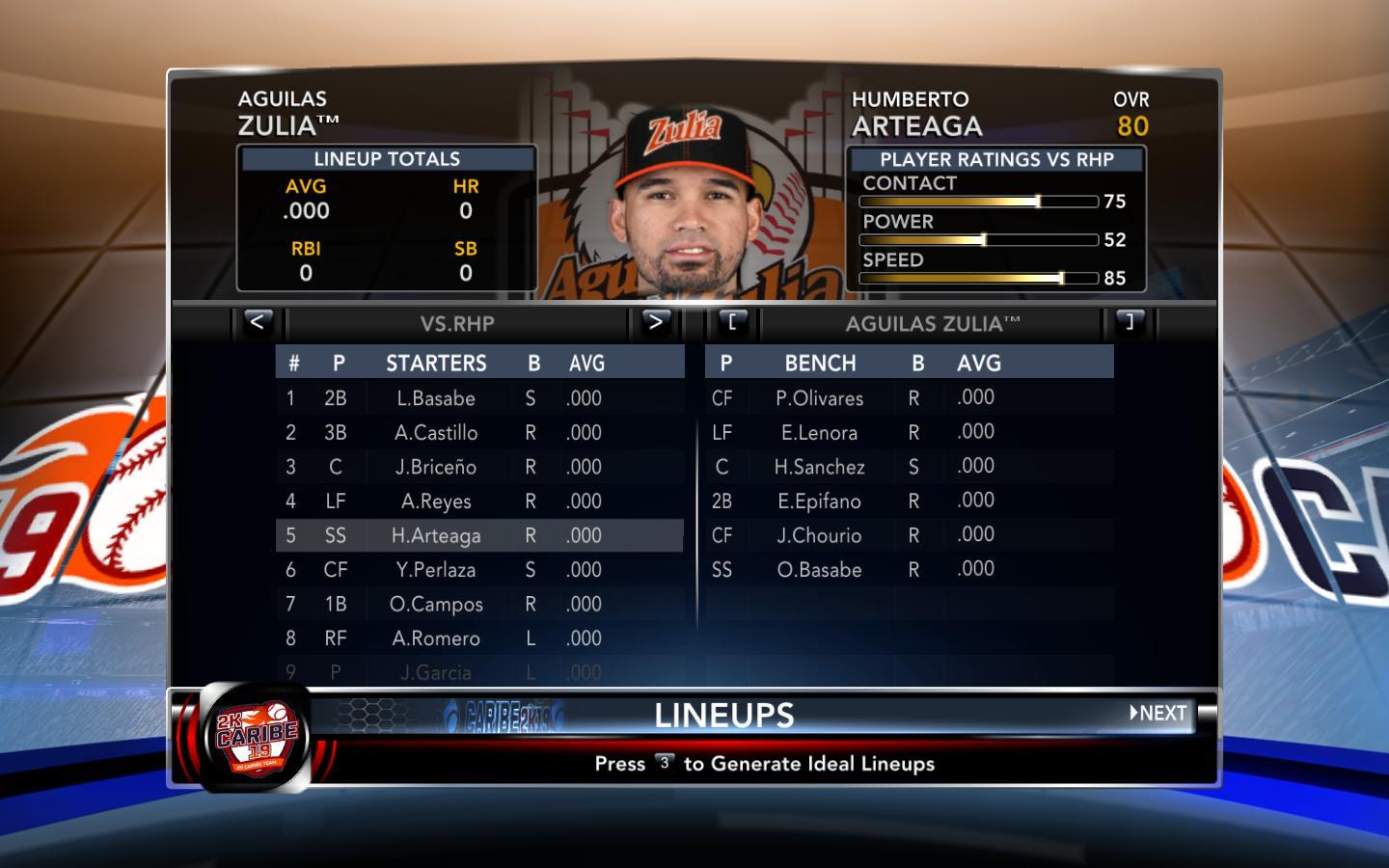This screenshot has width=1389, height=868.
Task: Click the NEXT button
Action: [1158, 714]
